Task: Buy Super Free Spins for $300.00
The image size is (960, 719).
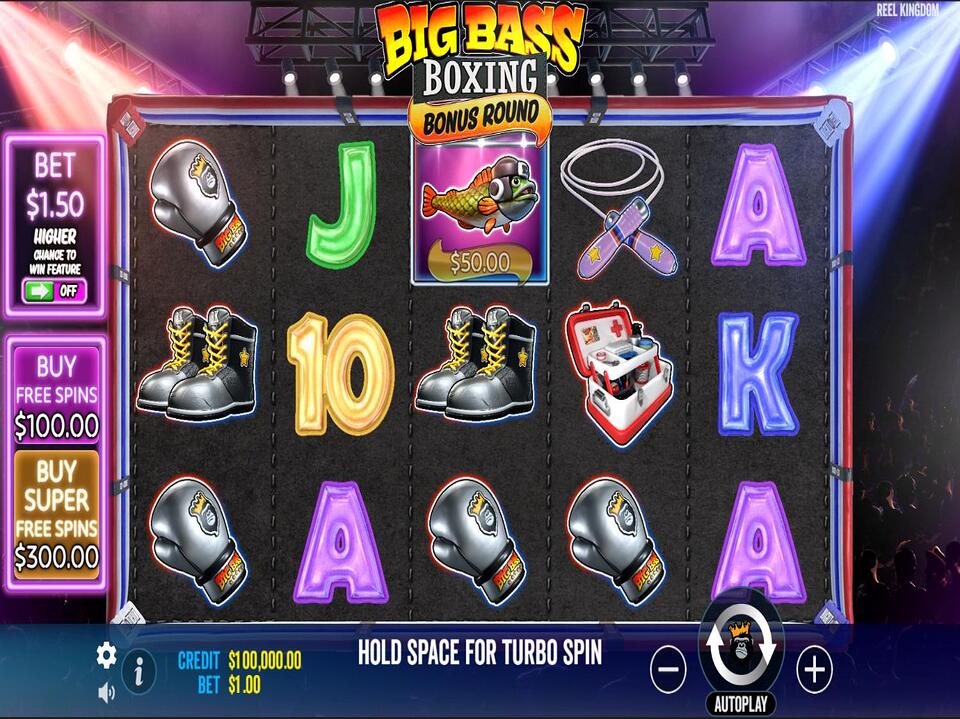Action: (56, 513)
